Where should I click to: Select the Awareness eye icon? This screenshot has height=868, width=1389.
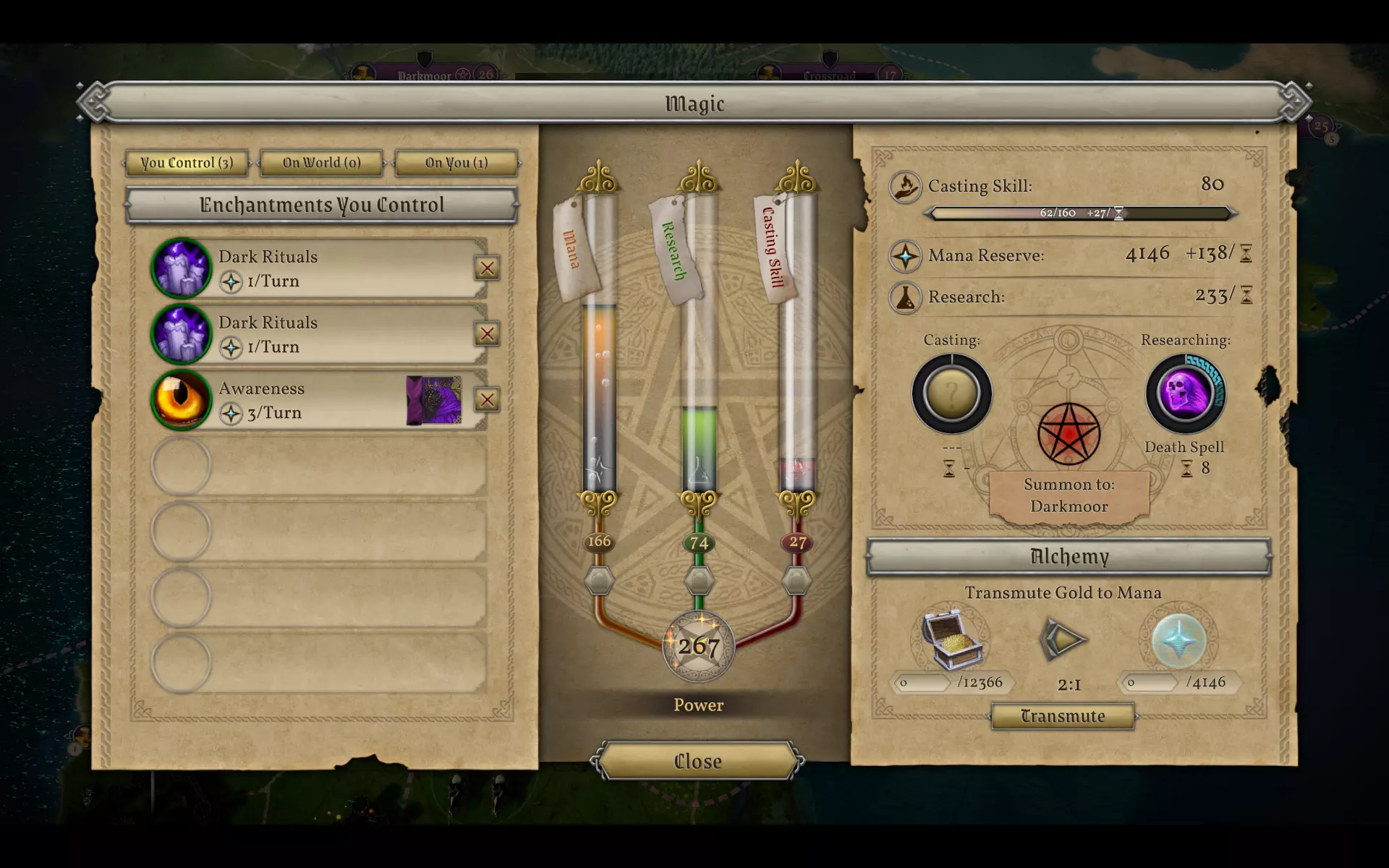point(181,399)
